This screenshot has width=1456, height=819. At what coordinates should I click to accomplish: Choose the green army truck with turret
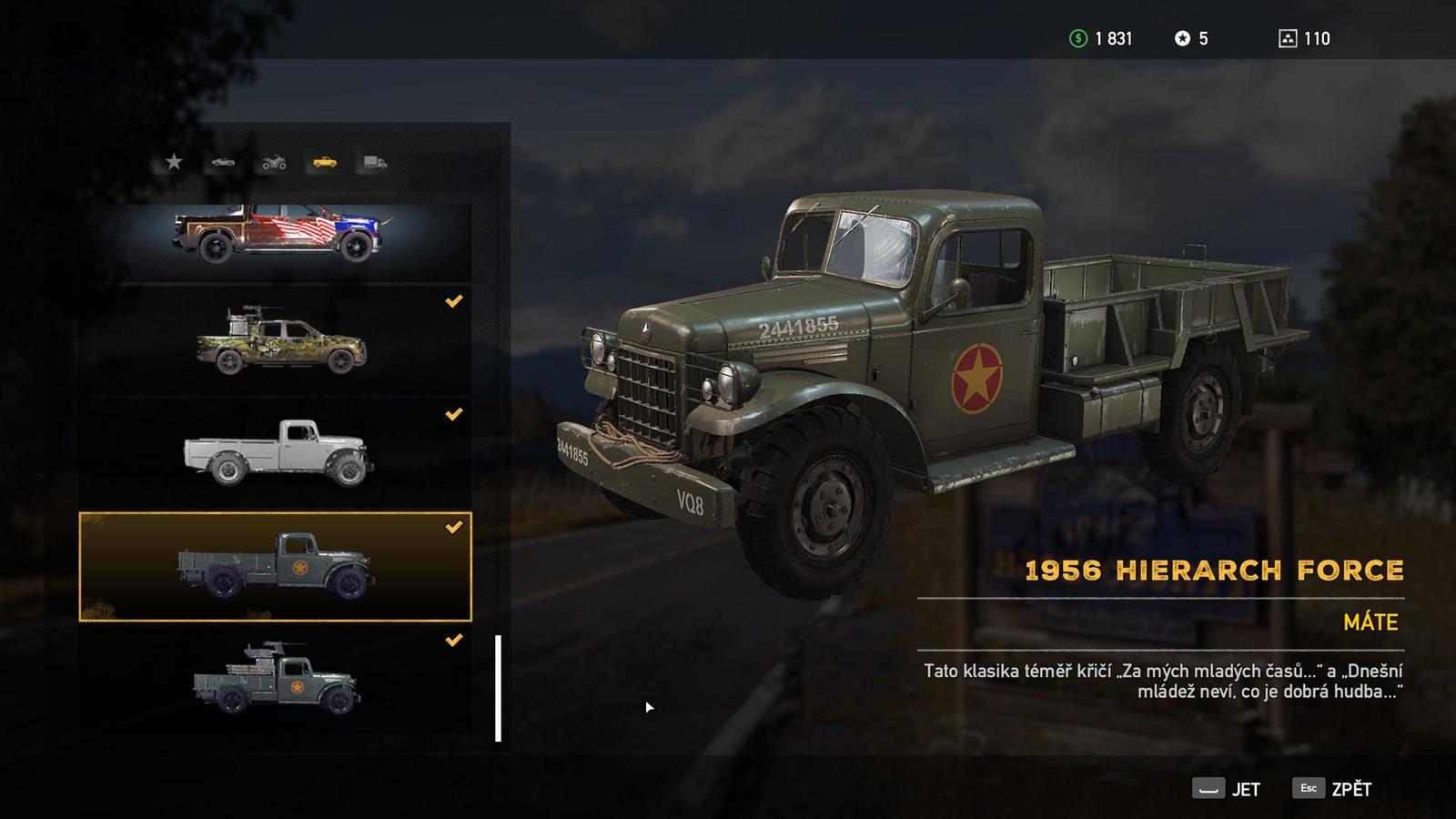point(276,680)
